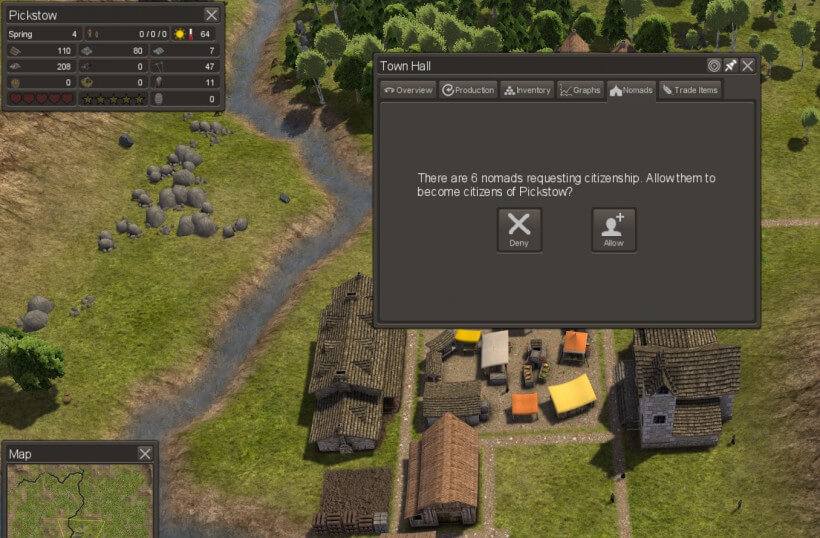Close the Town Hall window
This screenshot has height=538, width=820.
[747, 66]
